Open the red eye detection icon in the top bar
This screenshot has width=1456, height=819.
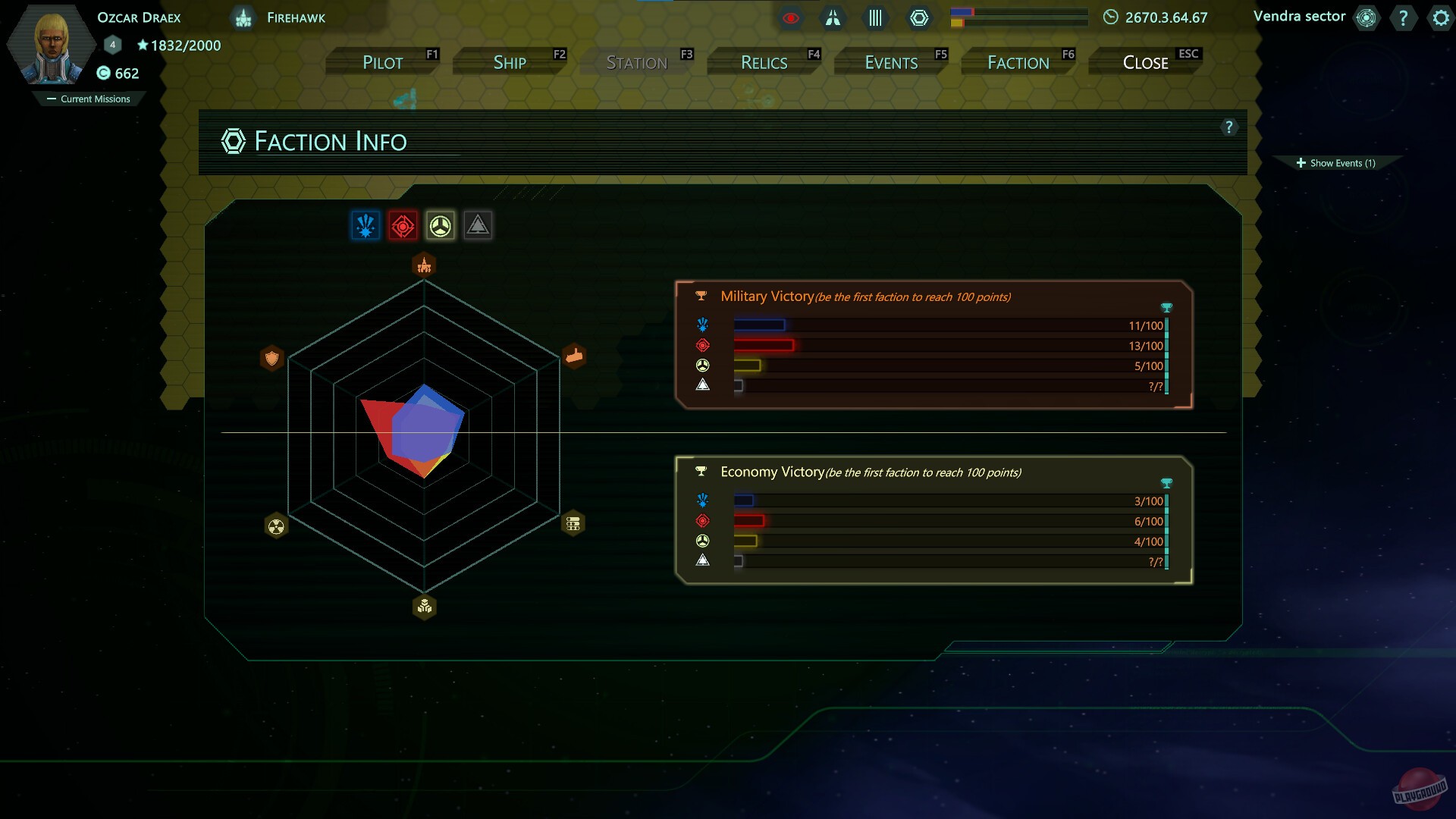coord(792,18)
